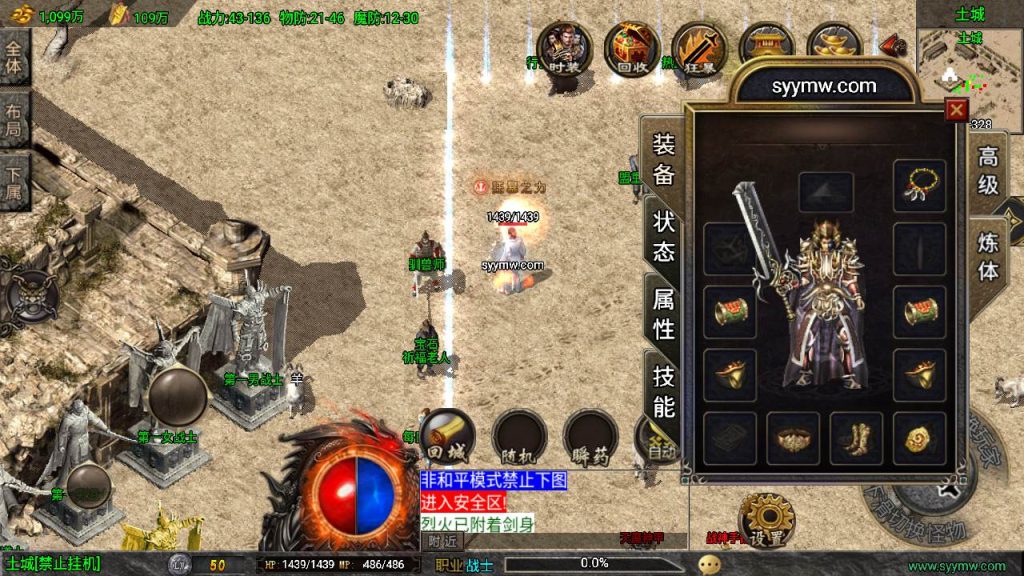Open the 回收 recycle treasure chest

631,47
